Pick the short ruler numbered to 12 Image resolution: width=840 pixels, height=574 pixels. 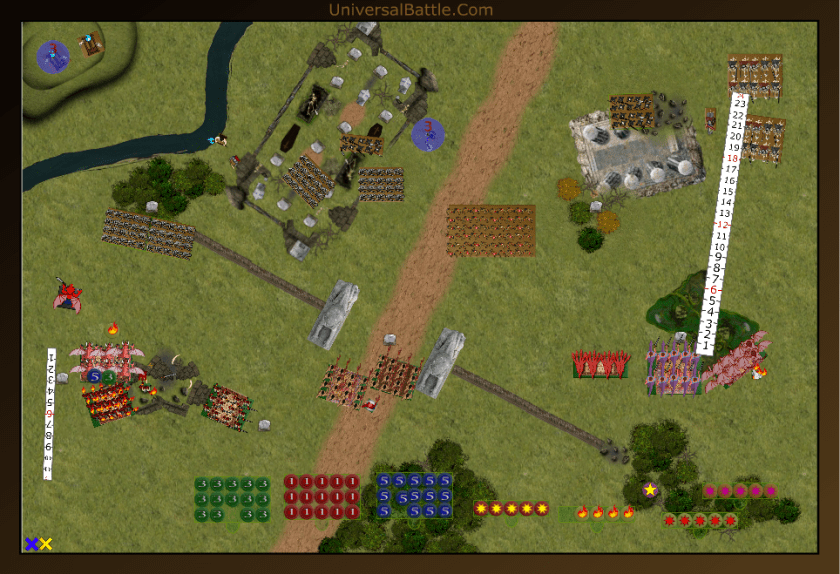(50, 412)
